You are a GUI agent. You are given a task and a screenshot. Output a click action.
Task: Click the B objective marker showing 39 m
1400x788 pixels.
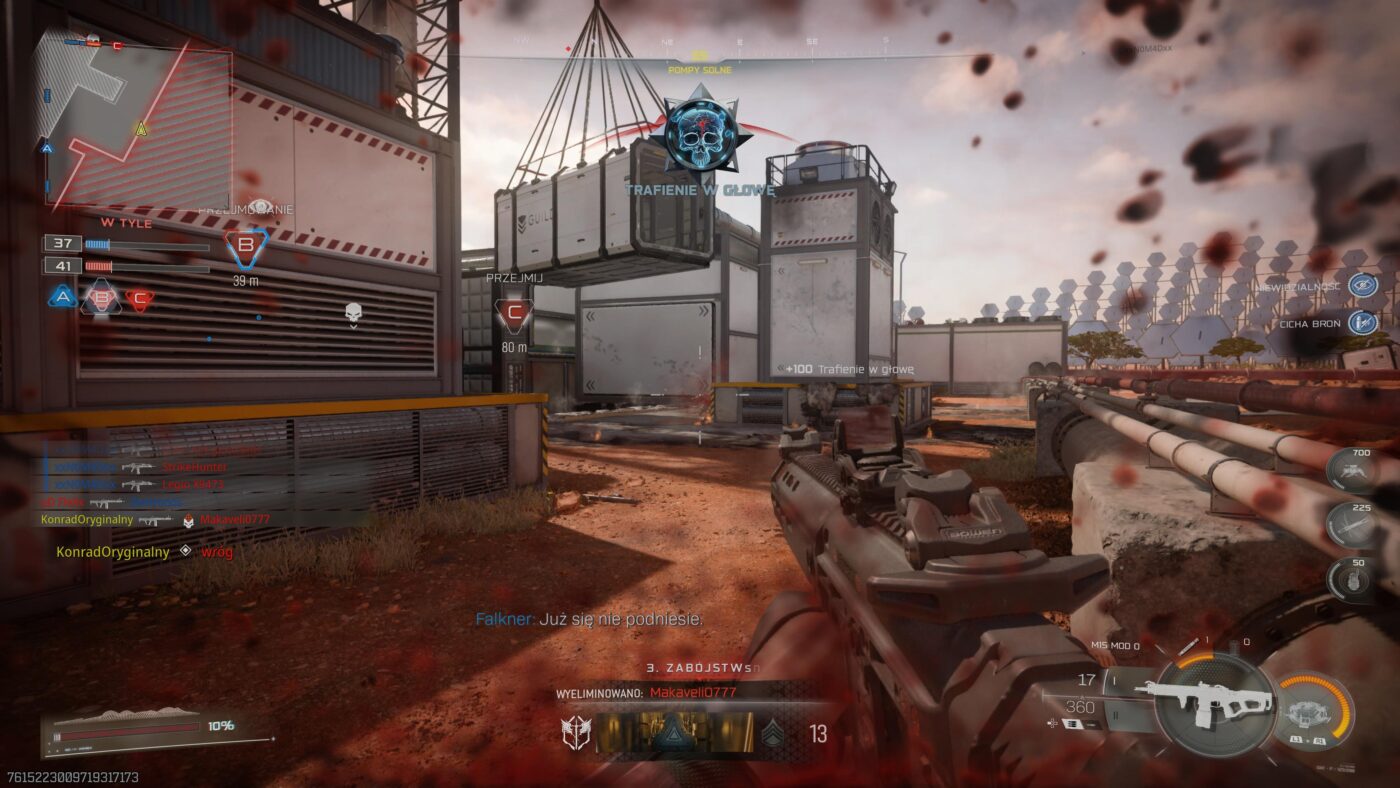(246, 248)
